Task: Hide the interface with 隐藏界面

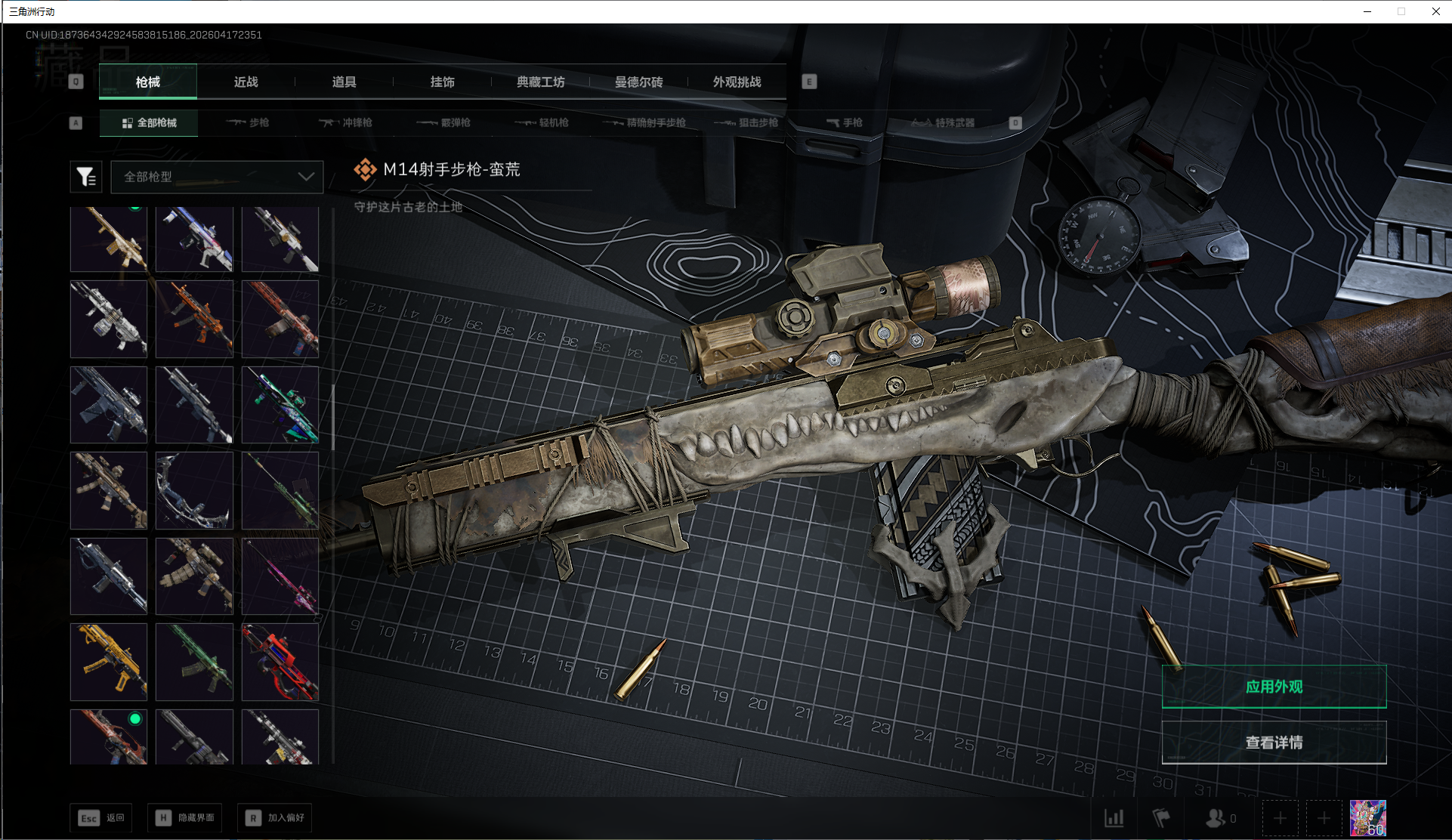Action: click(185, 818)
